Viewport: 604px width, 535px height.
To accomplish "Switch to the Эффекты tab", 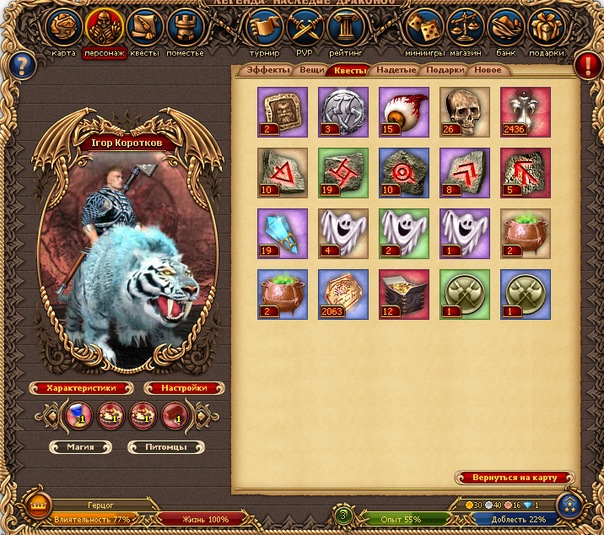I will pos(268,71).
